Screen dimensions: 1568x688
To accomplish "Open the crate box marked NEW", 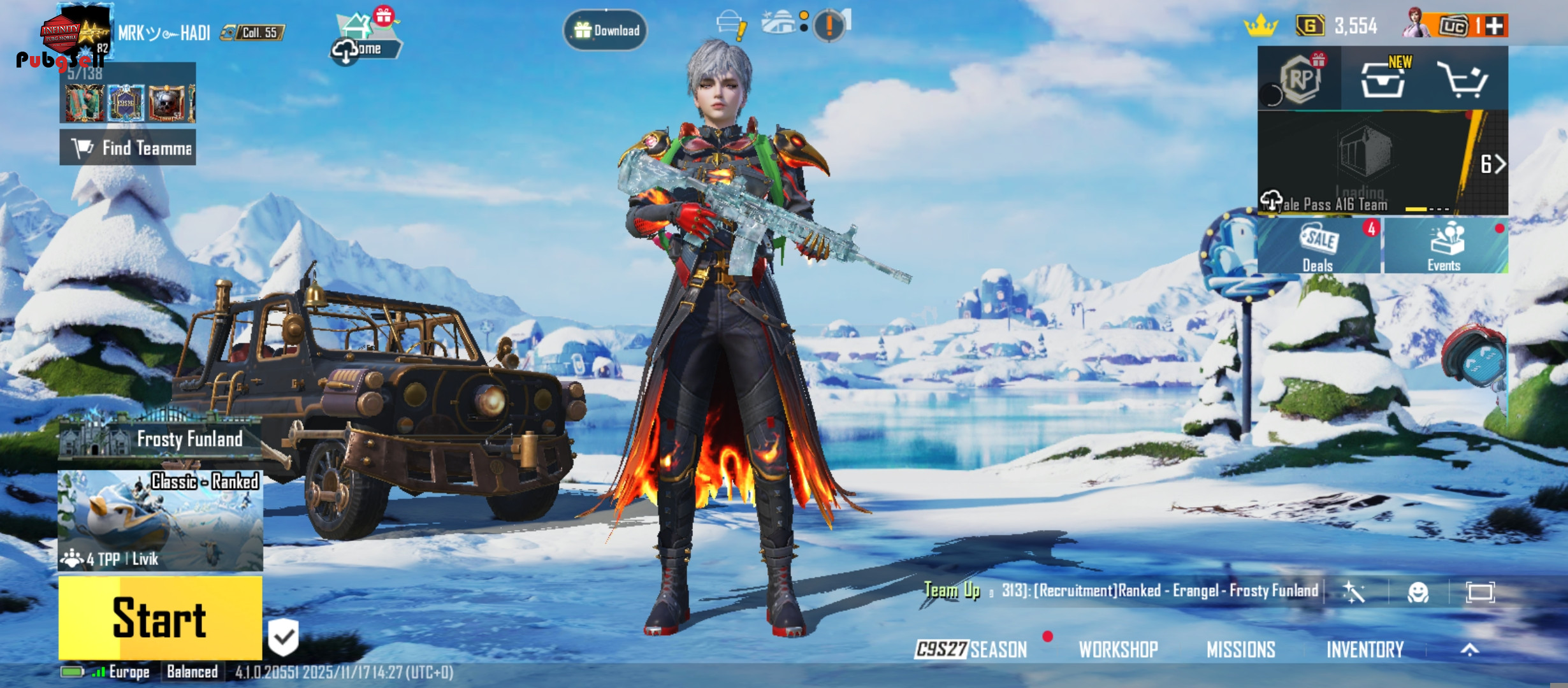I will click(x=1383, y=80).
